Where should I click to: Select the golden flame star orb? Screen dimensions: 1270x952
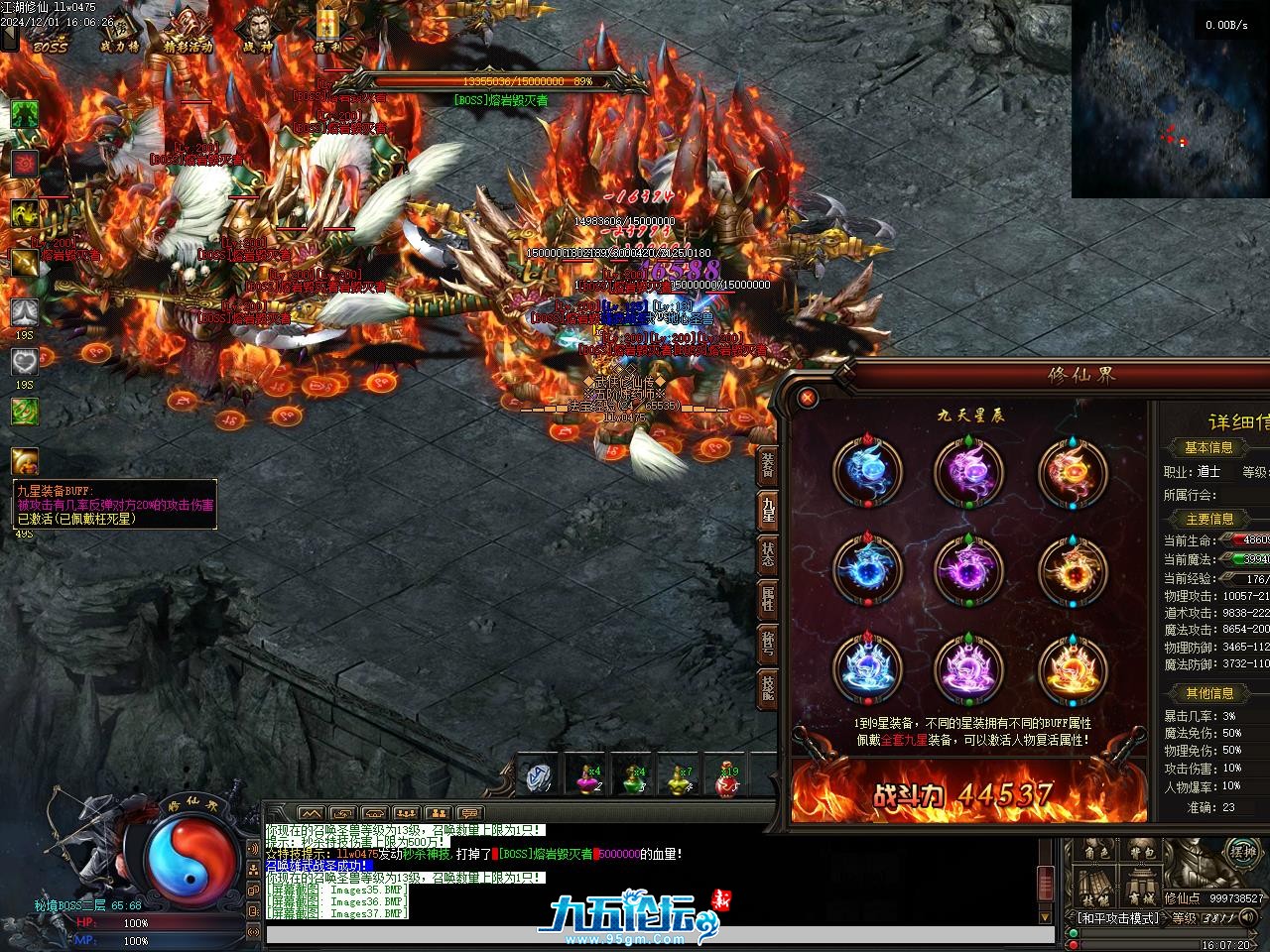tap(1072, 667)
